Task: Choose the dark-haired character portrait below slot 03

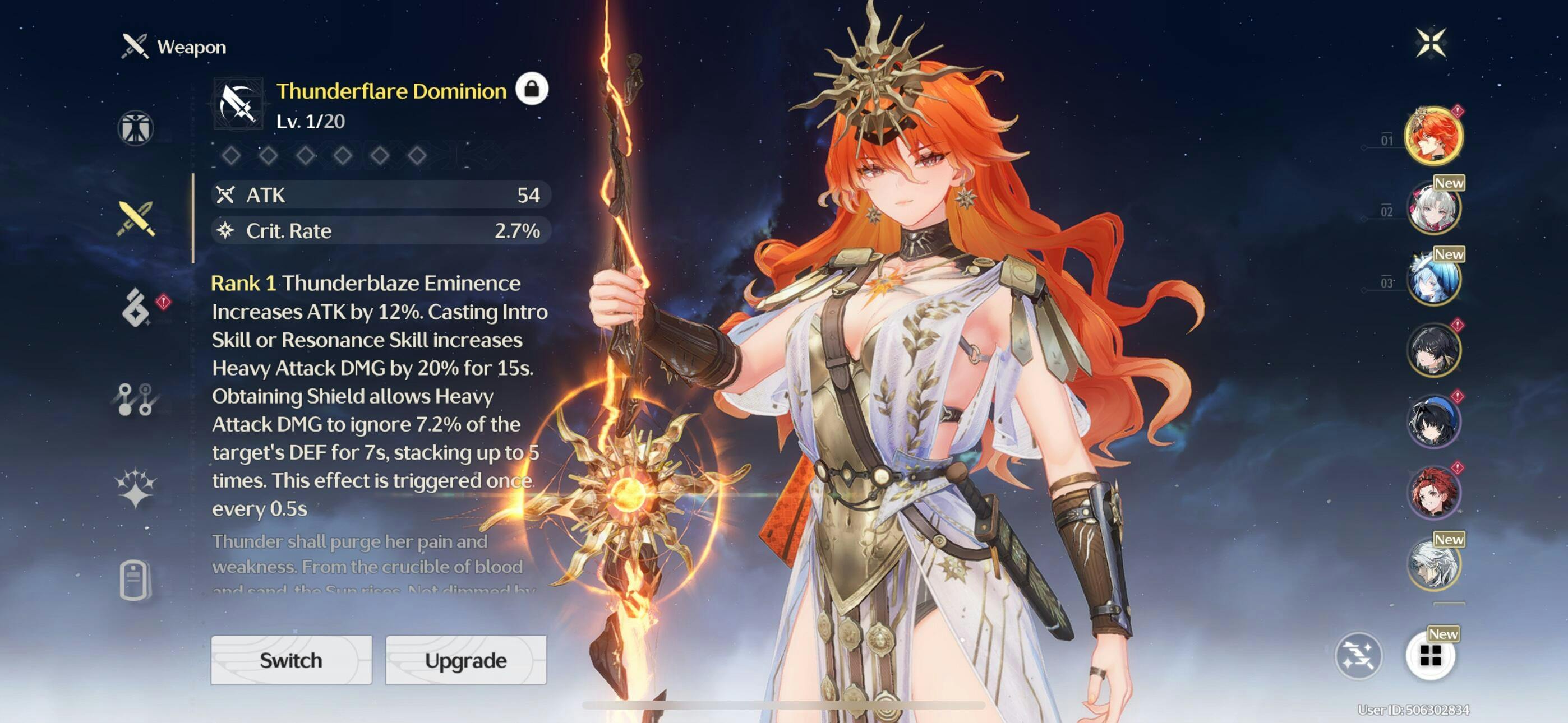Action: pos(1433,350)
